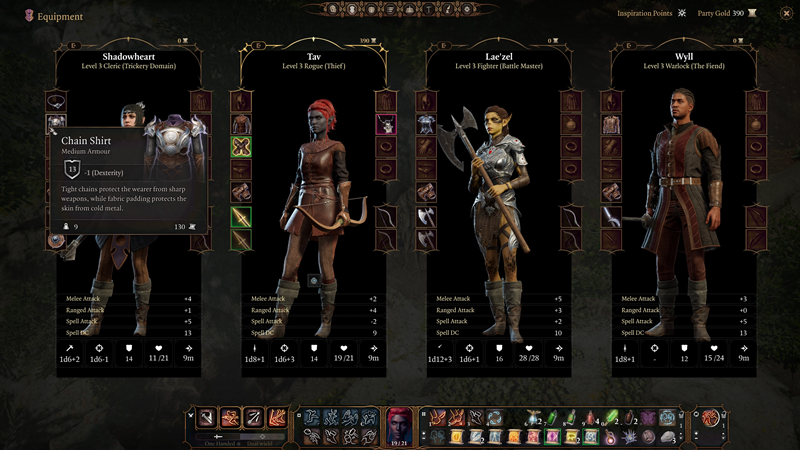The image size is (800, 450).
Task: Select Tav's green-bordered gloves slot
Action: [241, 146]
